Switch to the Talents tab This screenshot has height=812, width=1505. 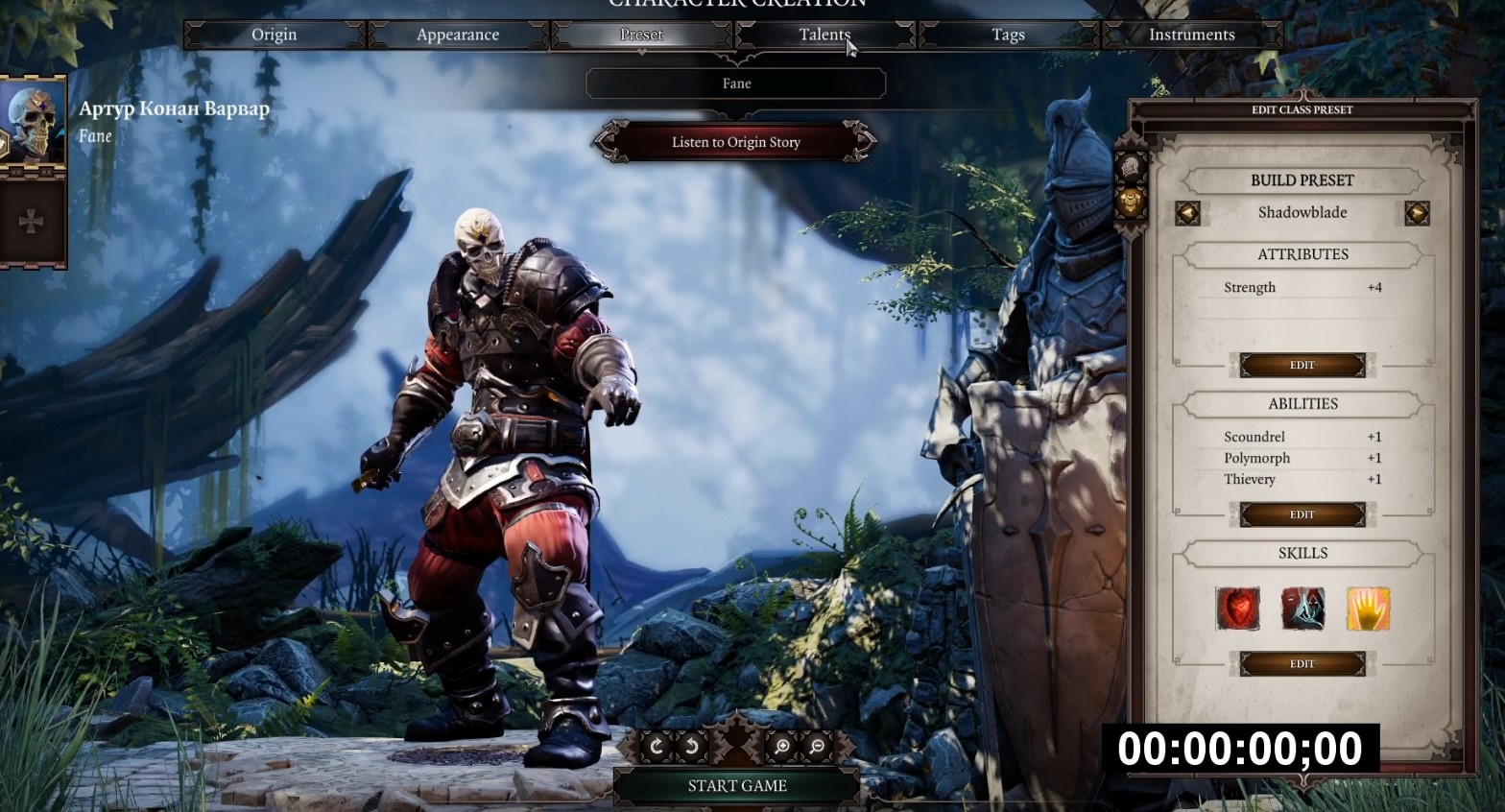click(x=824, y=35)
